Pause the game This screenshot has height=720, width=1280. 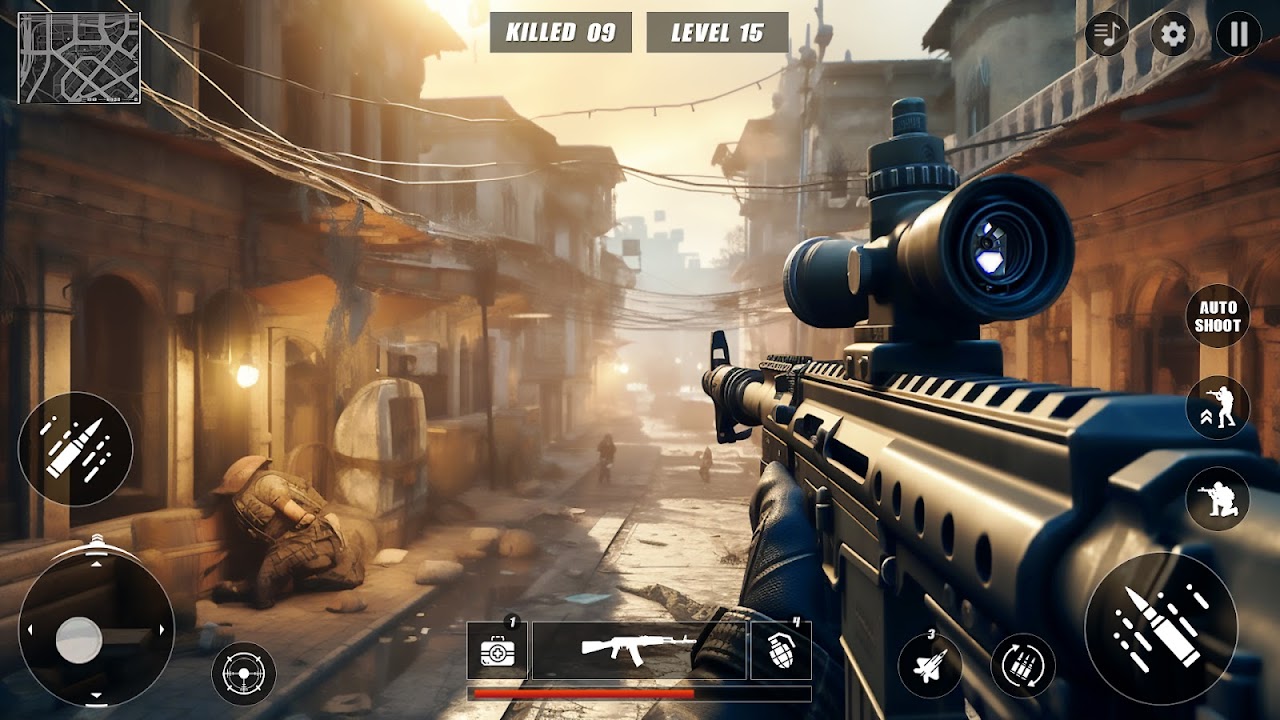point(1239,35)
